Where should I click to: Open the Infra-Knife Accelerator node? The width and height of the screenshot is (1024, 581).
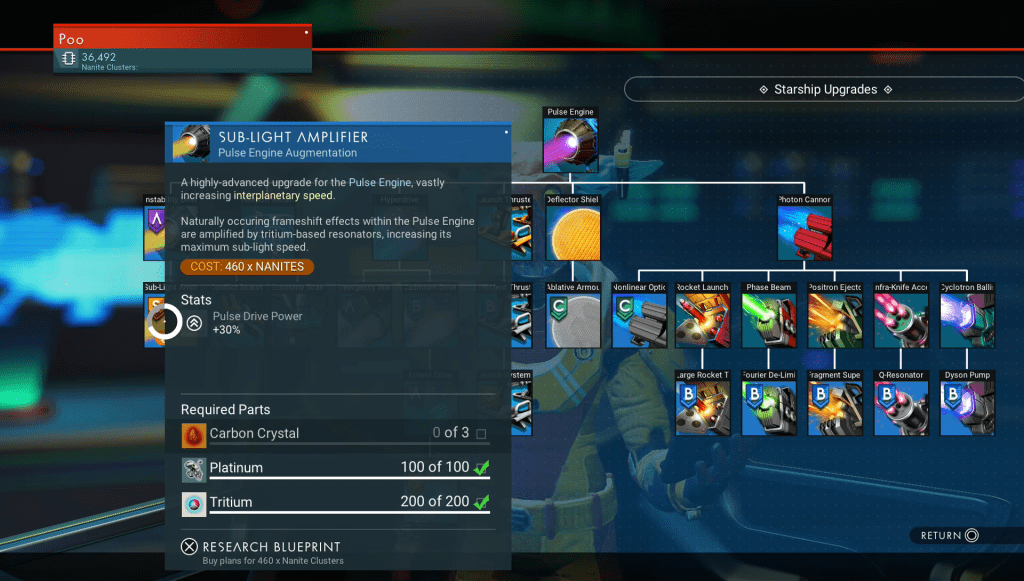coord(901,320)
